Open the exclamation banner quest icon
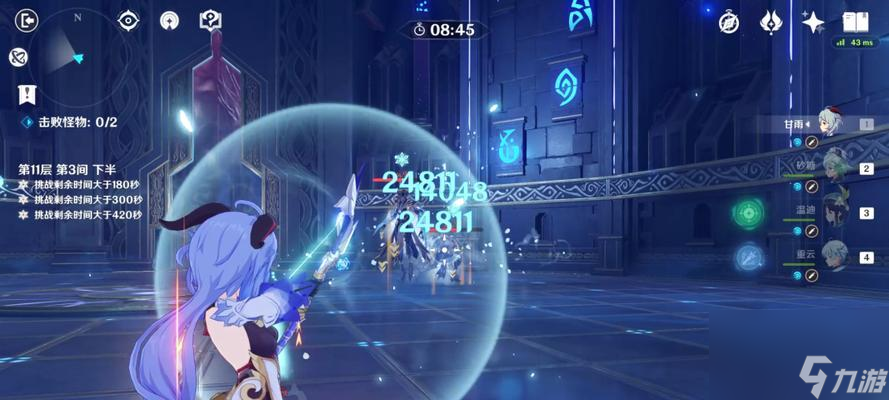The height and width of the screenshot is (400, 889). point(24,93)
